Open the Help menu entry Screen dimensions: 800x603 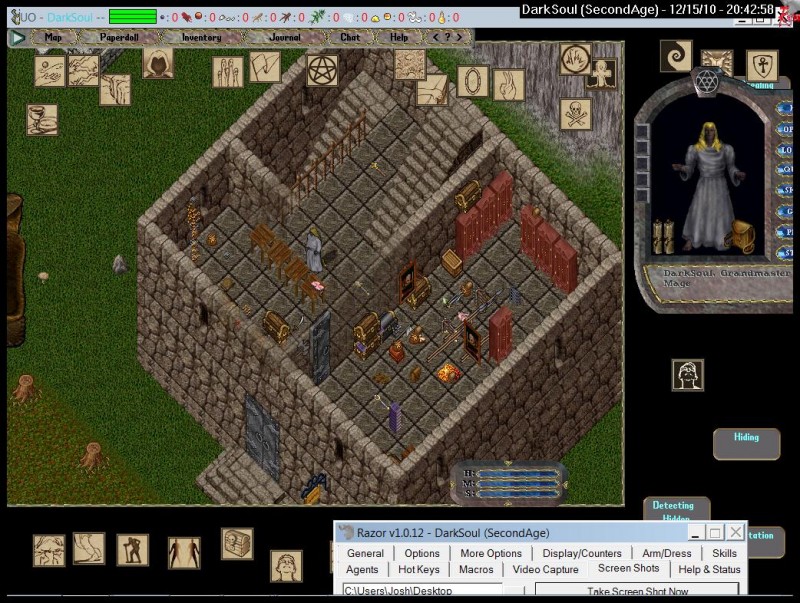pos(399,37)
